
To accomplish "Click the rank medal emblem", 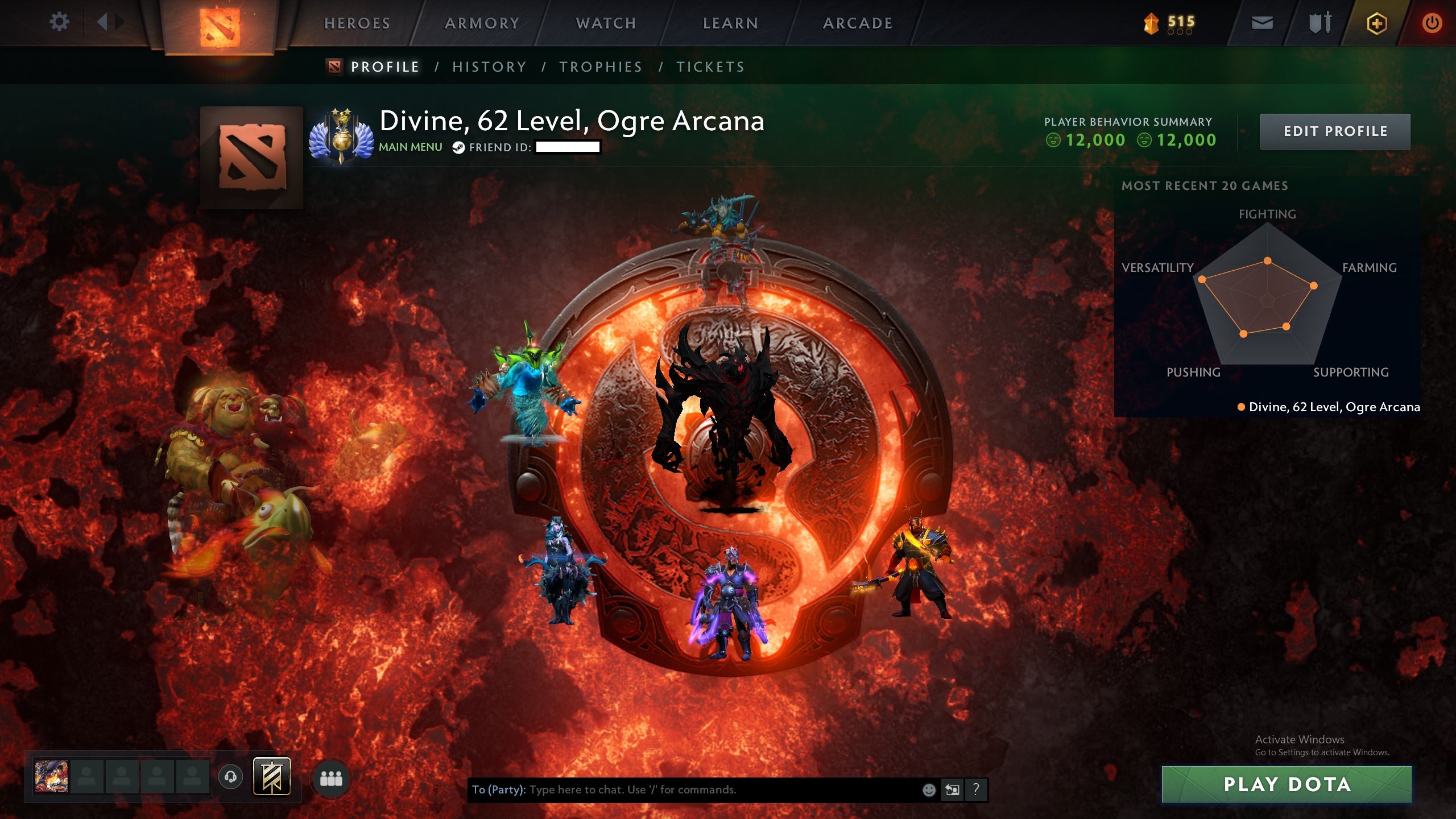I will click(341, 136).
